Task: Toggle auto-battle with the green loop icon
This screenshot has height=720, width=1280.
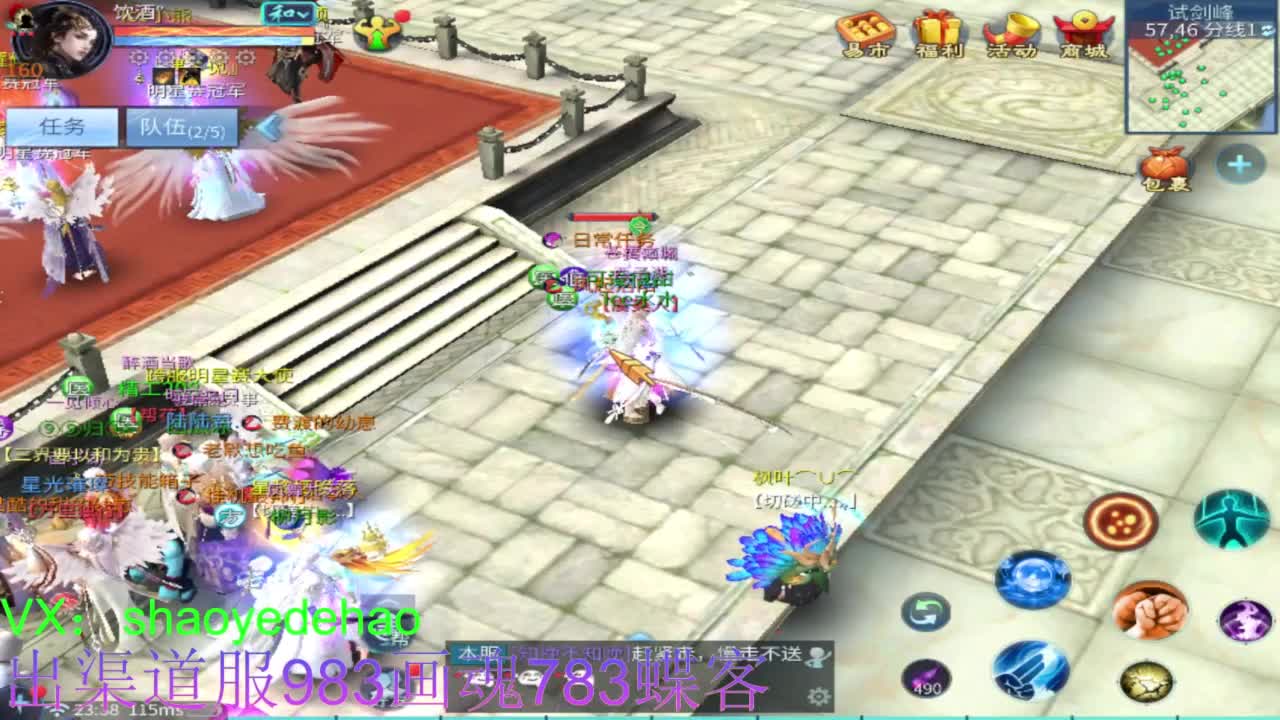Action: (x=925, y=610)
